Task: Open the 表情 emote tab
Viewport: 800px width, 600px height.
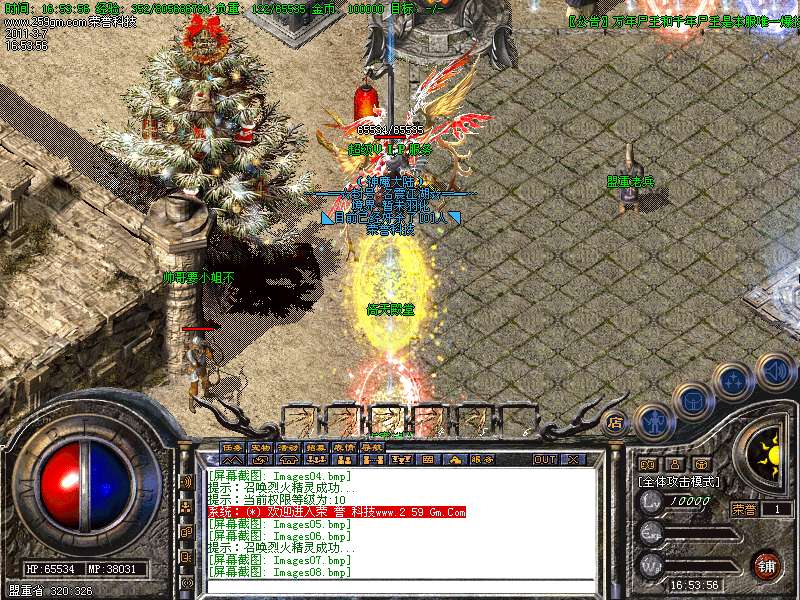Action: point(343,447)
